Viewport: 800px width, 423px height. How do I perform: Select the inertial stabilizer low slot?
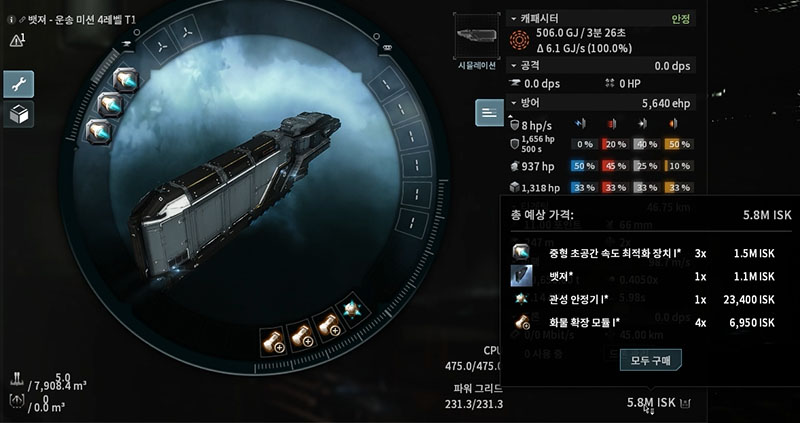351,310
